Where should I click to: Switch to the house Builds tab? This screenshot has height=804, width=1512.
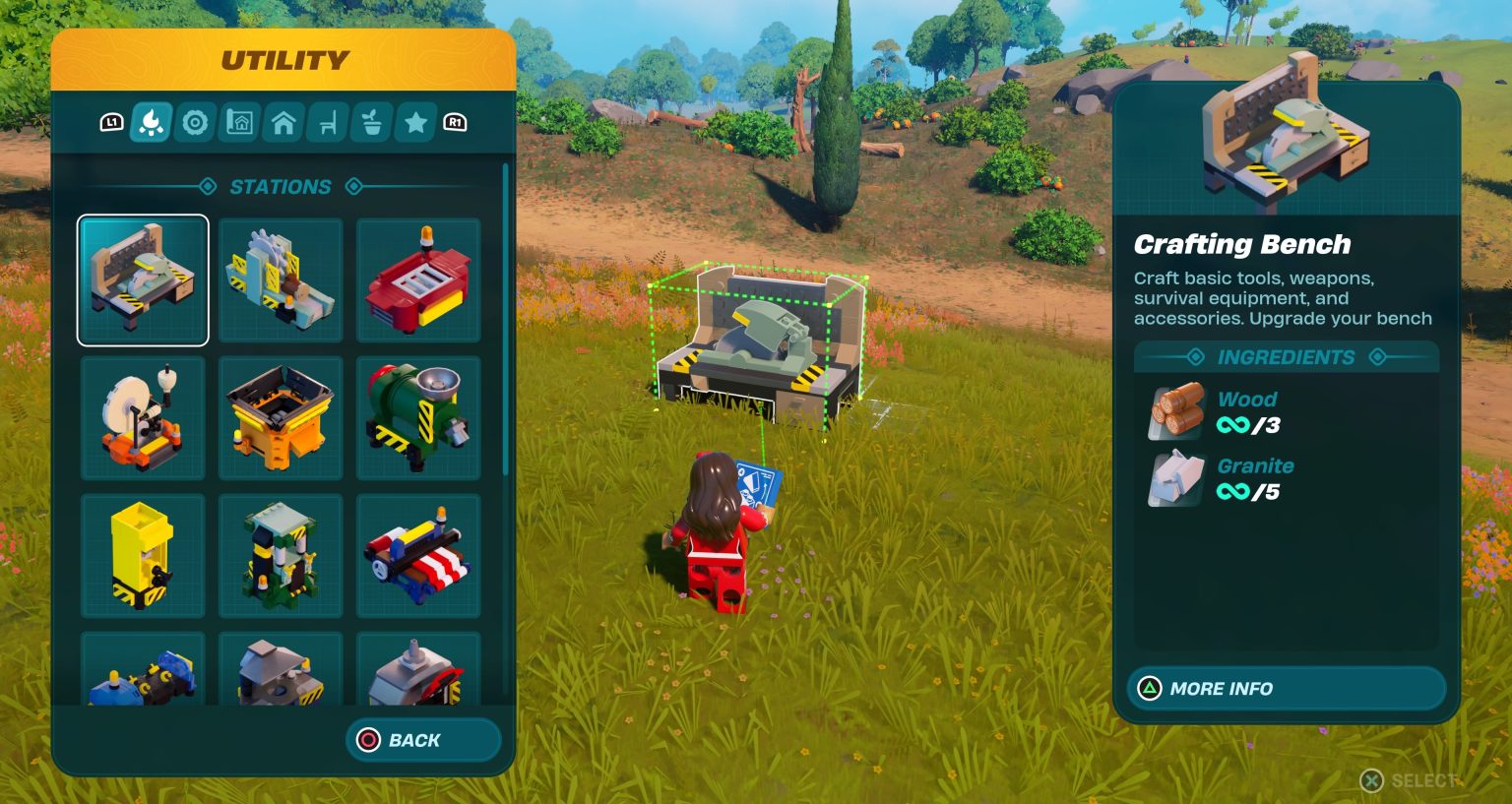coord(283,122)
